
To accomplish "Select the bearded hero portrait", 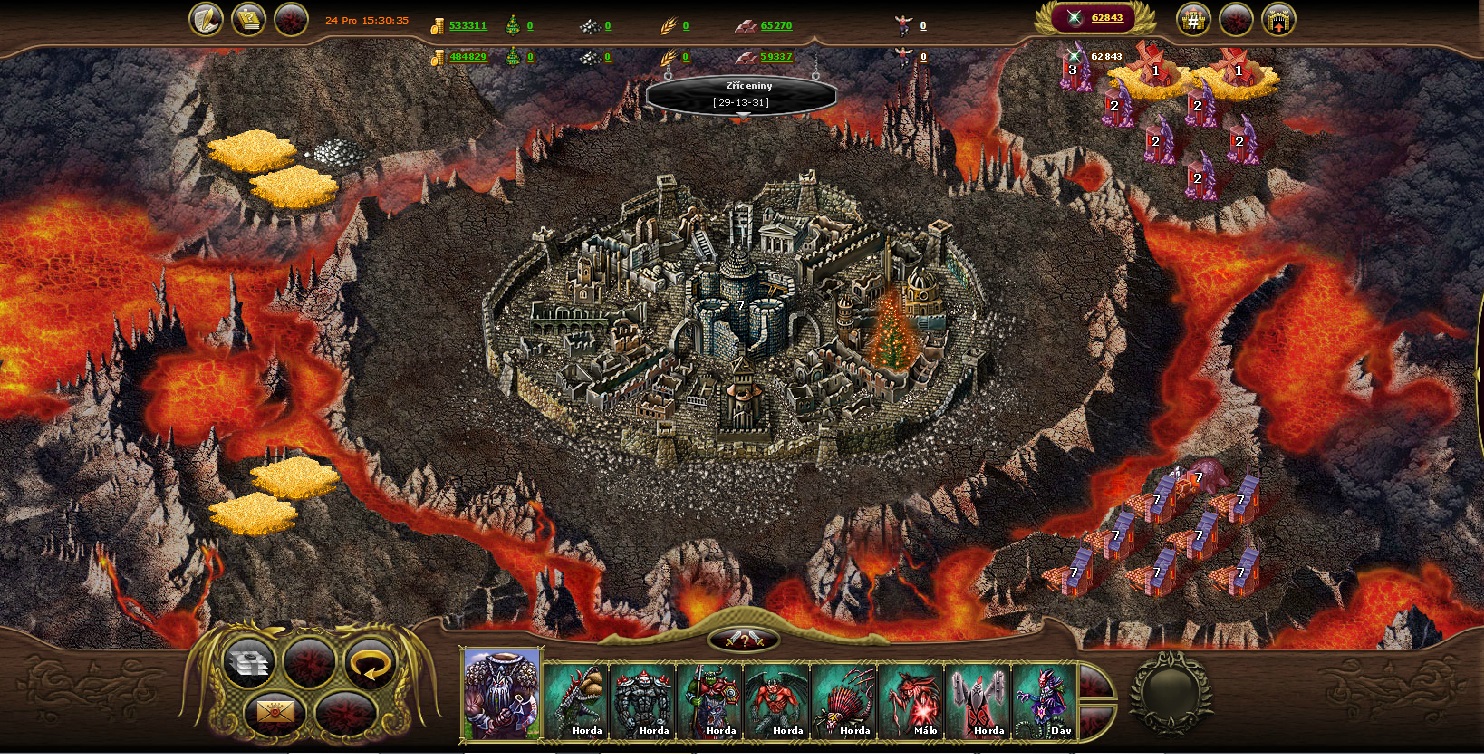I will 502,694.
